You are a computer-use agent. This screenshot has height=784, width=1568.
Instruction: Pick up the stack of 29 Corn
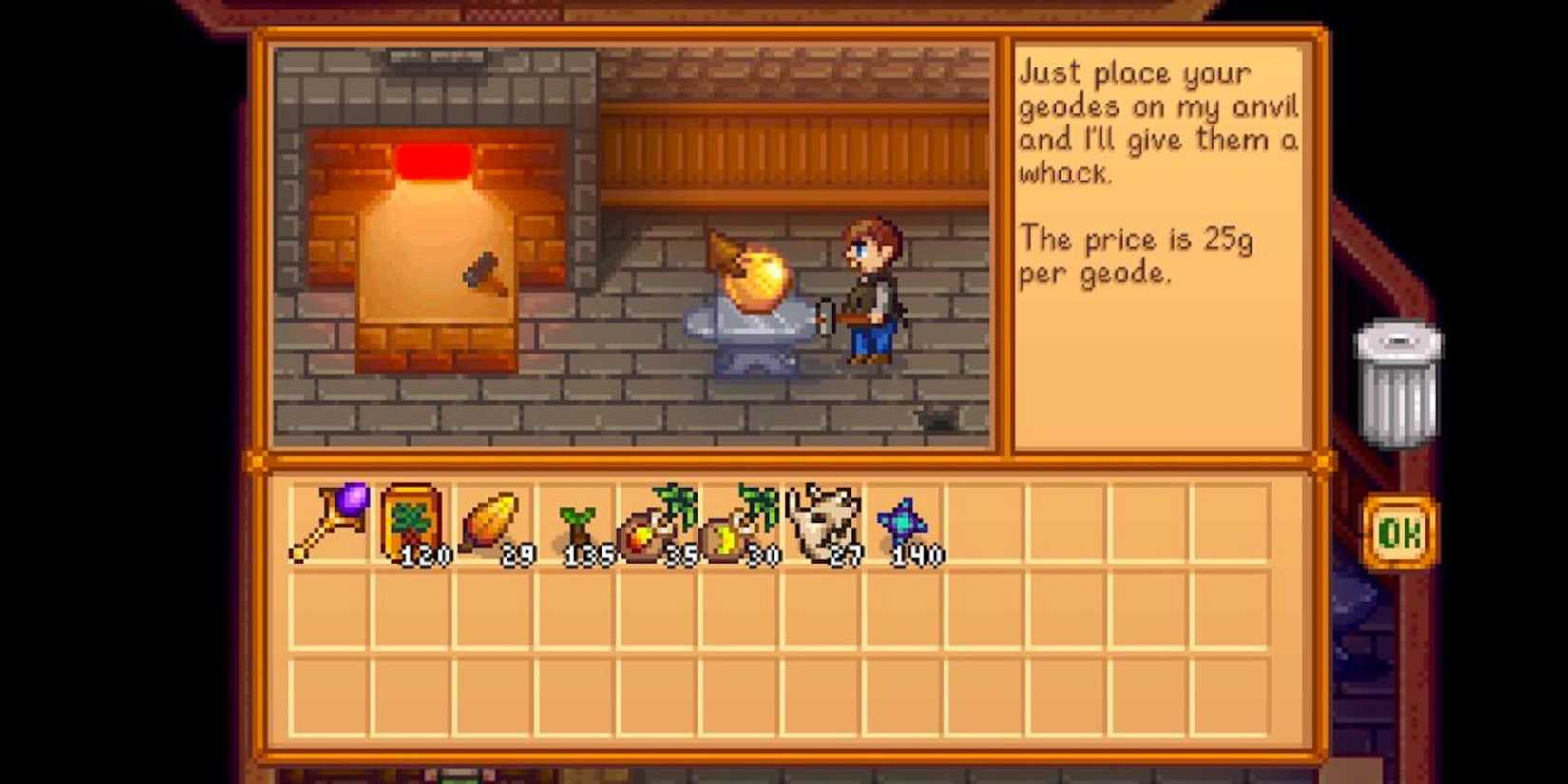492,520
